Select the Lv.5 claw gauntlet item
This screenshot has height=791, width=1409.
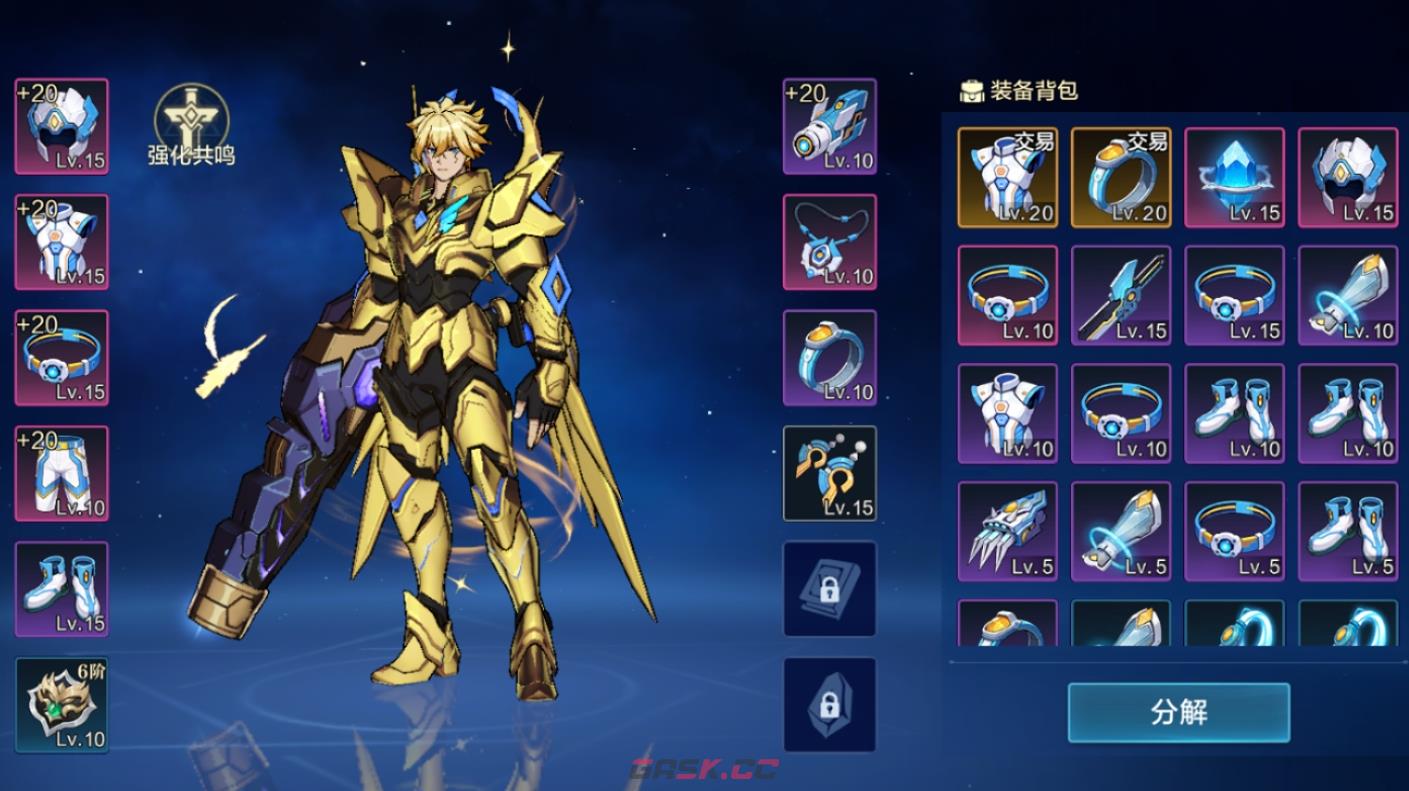click(1007, 531)
